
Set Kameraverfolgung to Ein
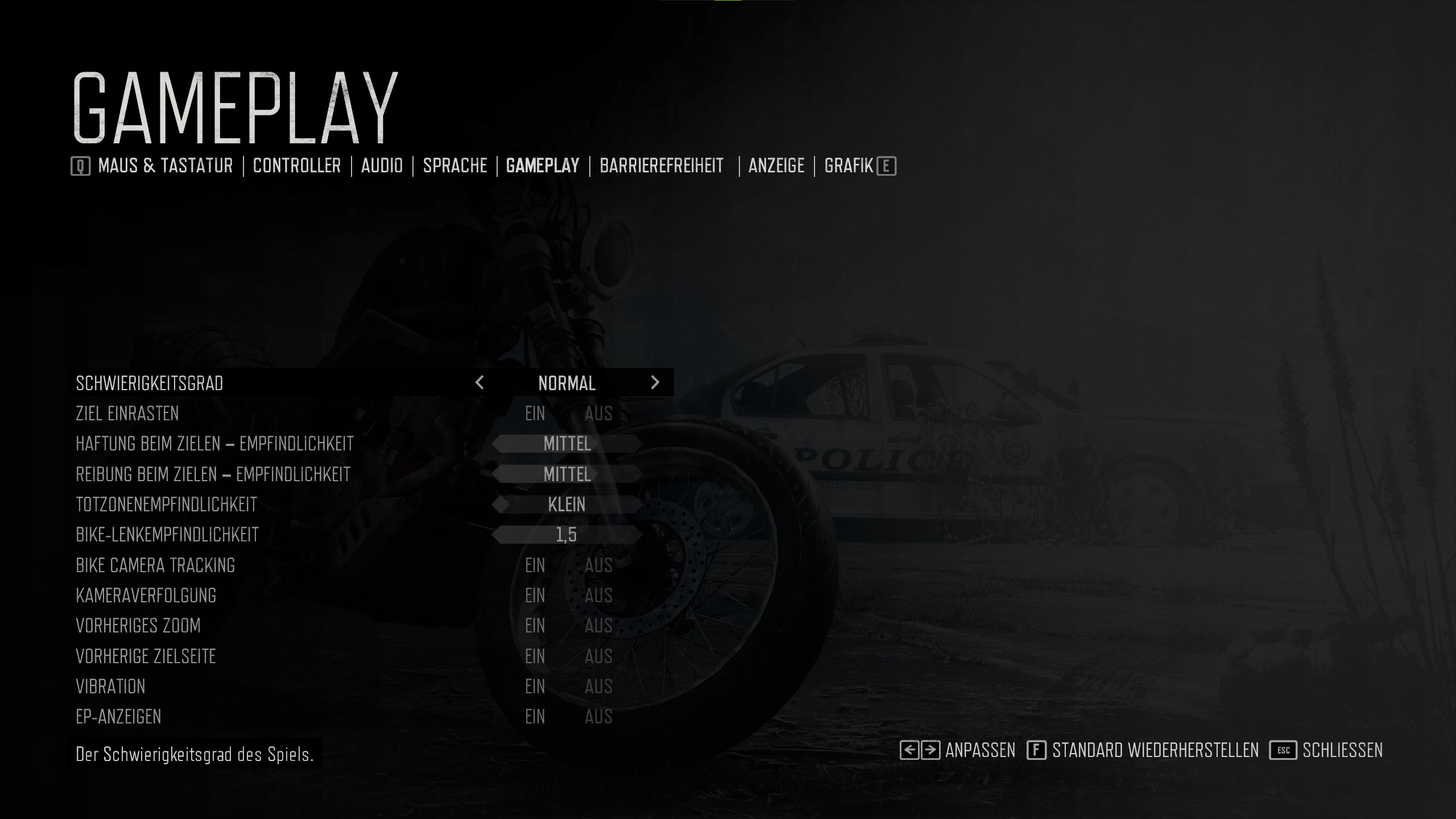point(535,595)
